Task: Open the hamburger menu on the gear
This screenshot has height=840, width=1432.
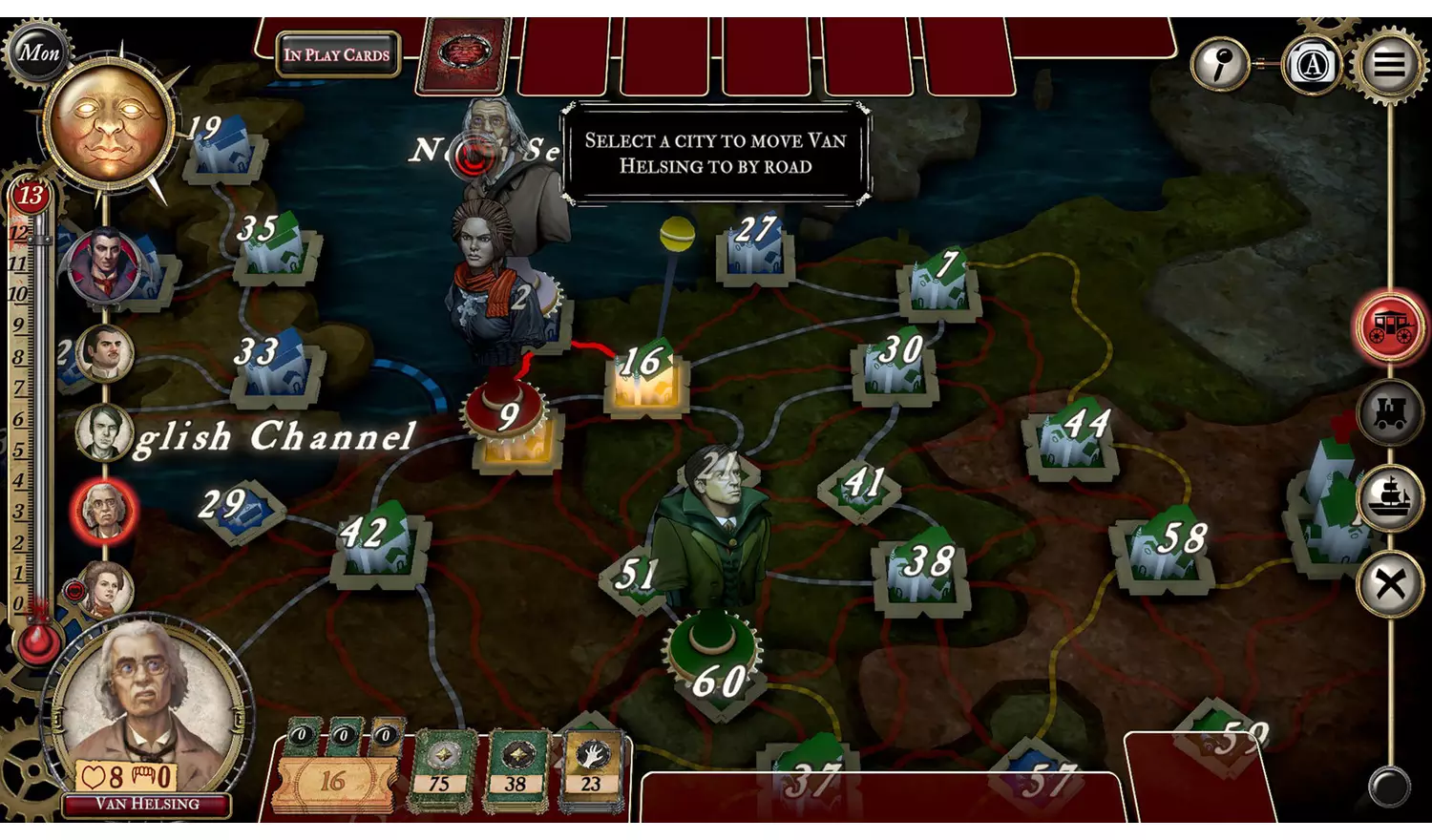Action: (x=1391, y=64)
